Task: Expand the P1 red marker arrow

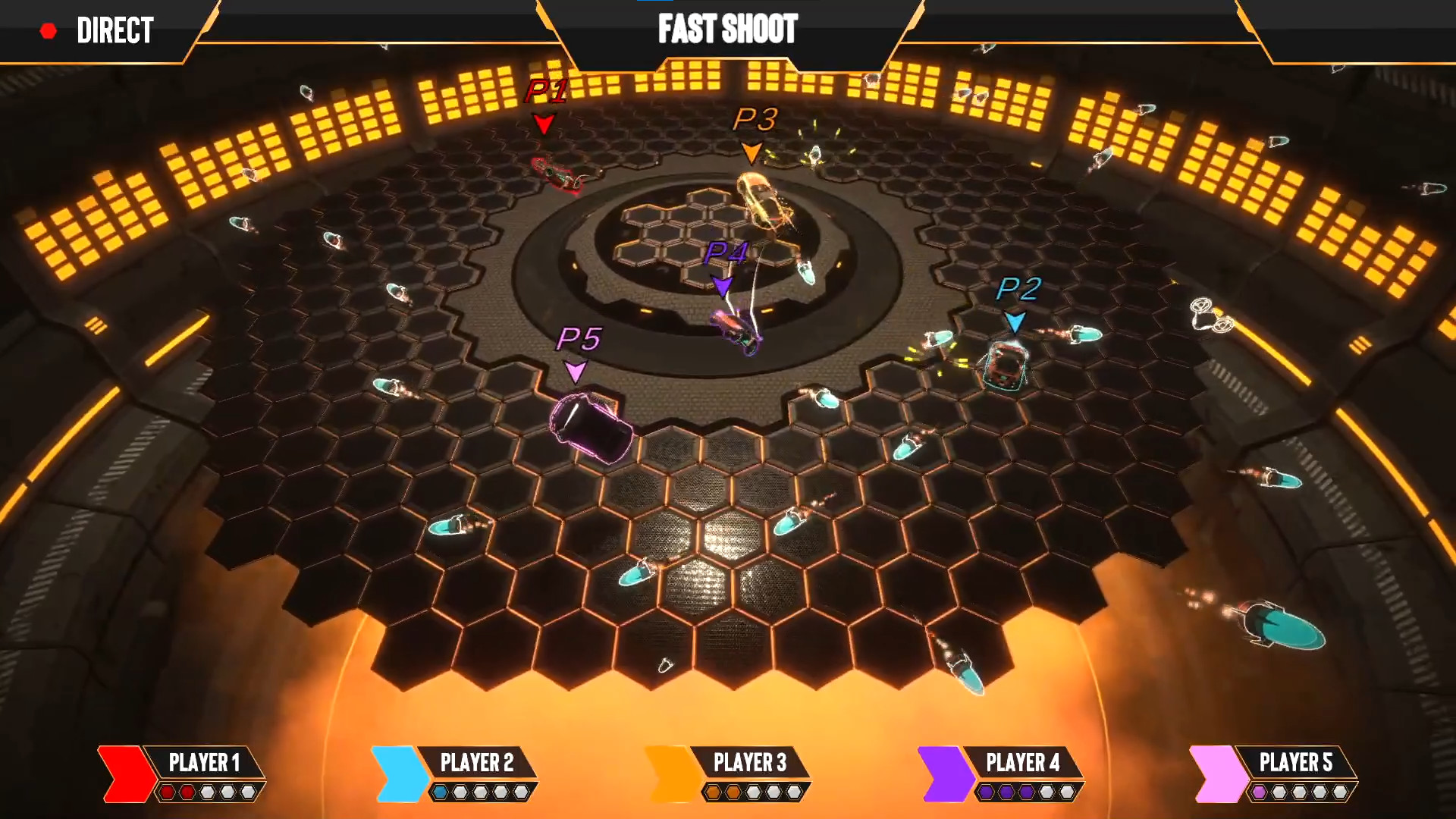Action: (544, 124)
